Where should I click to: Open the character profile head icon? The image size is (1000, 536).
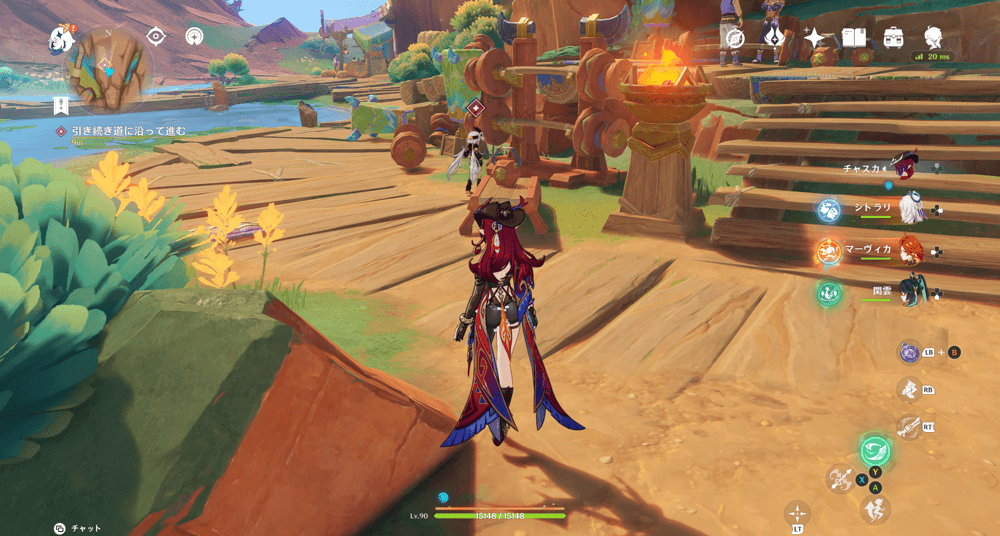point(934,37)
